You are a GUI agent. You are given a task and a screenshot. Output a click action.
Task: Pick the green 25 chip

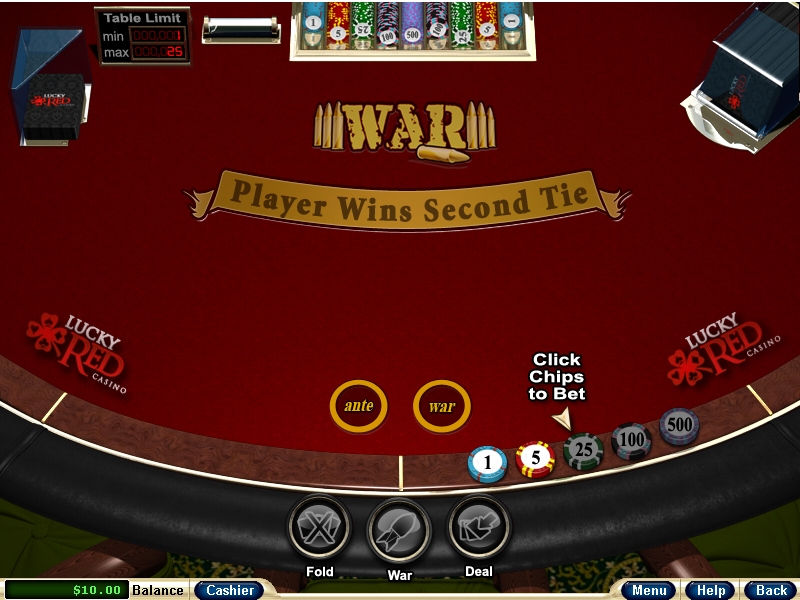[582, 450]
